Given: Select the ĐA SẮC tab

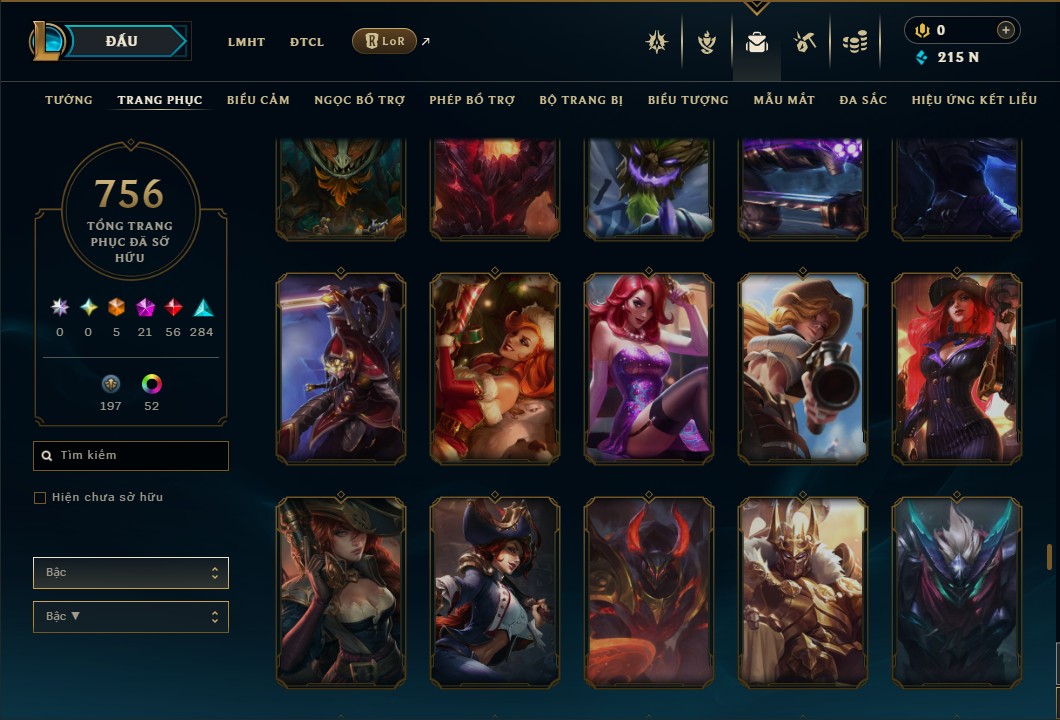Looking at the screenshot, I should coord(863,100).
